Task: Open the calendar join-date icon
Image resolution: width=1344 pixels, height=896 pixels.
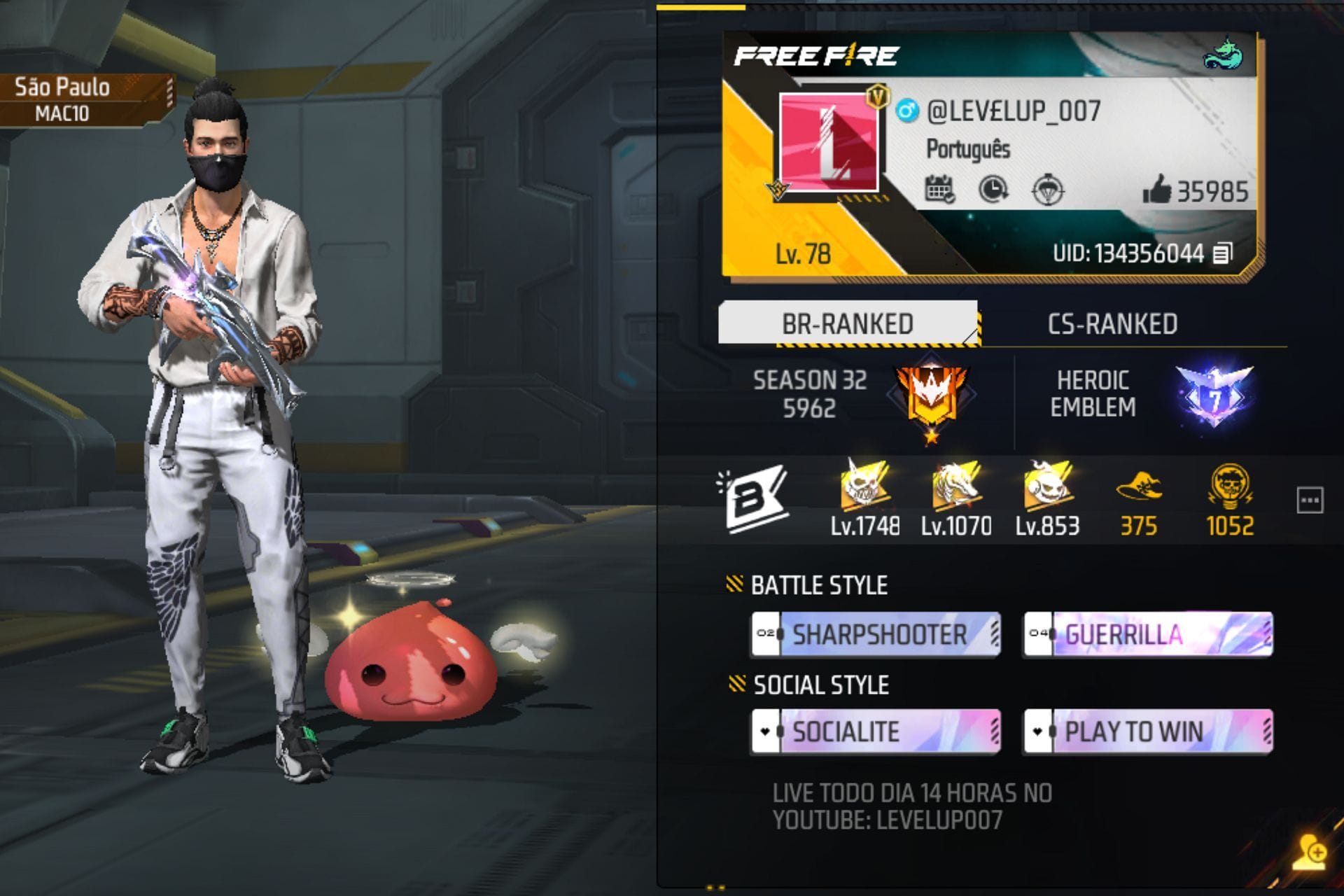Action: click(941, 188)
